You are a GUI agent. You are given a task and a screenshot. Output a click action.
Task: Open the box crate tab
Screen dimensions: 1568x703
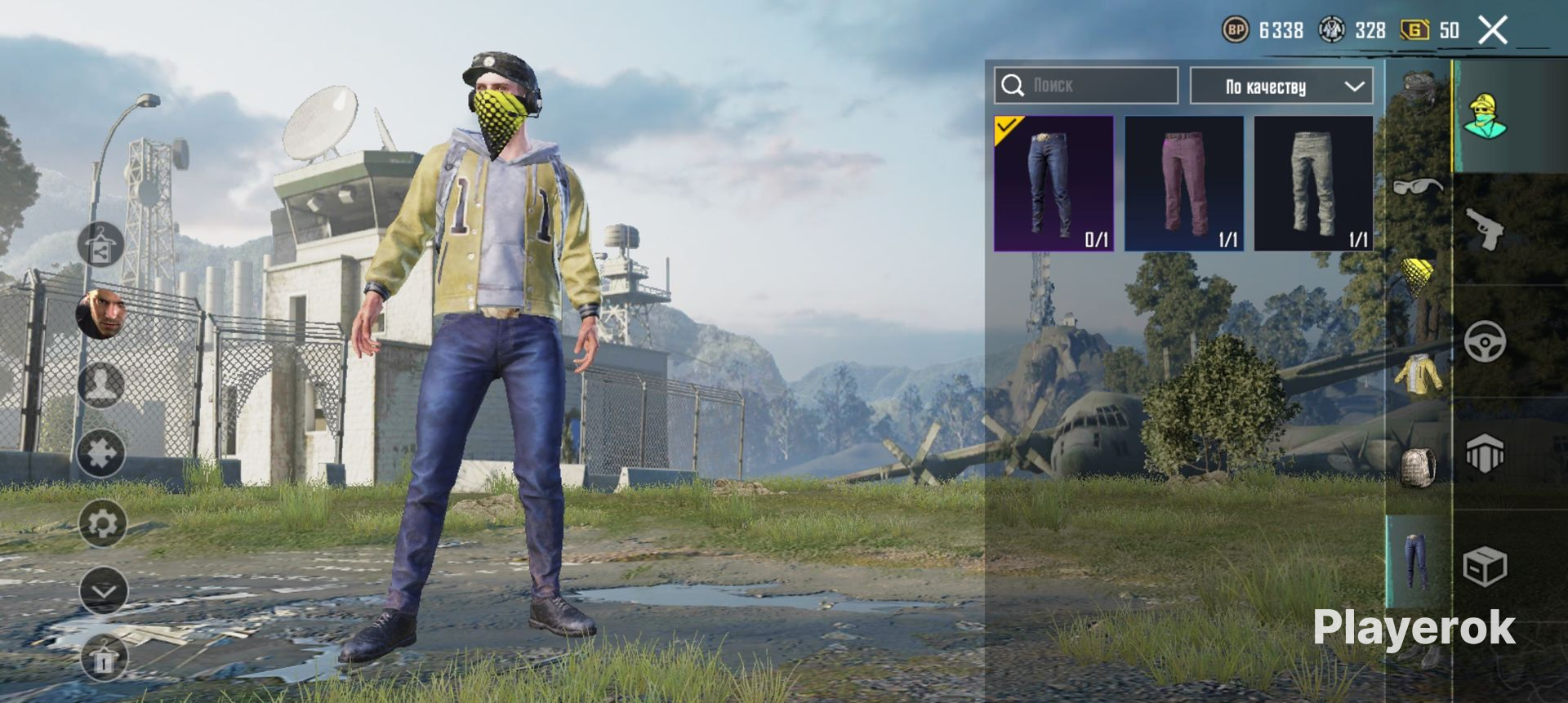tap(1485, 566)
